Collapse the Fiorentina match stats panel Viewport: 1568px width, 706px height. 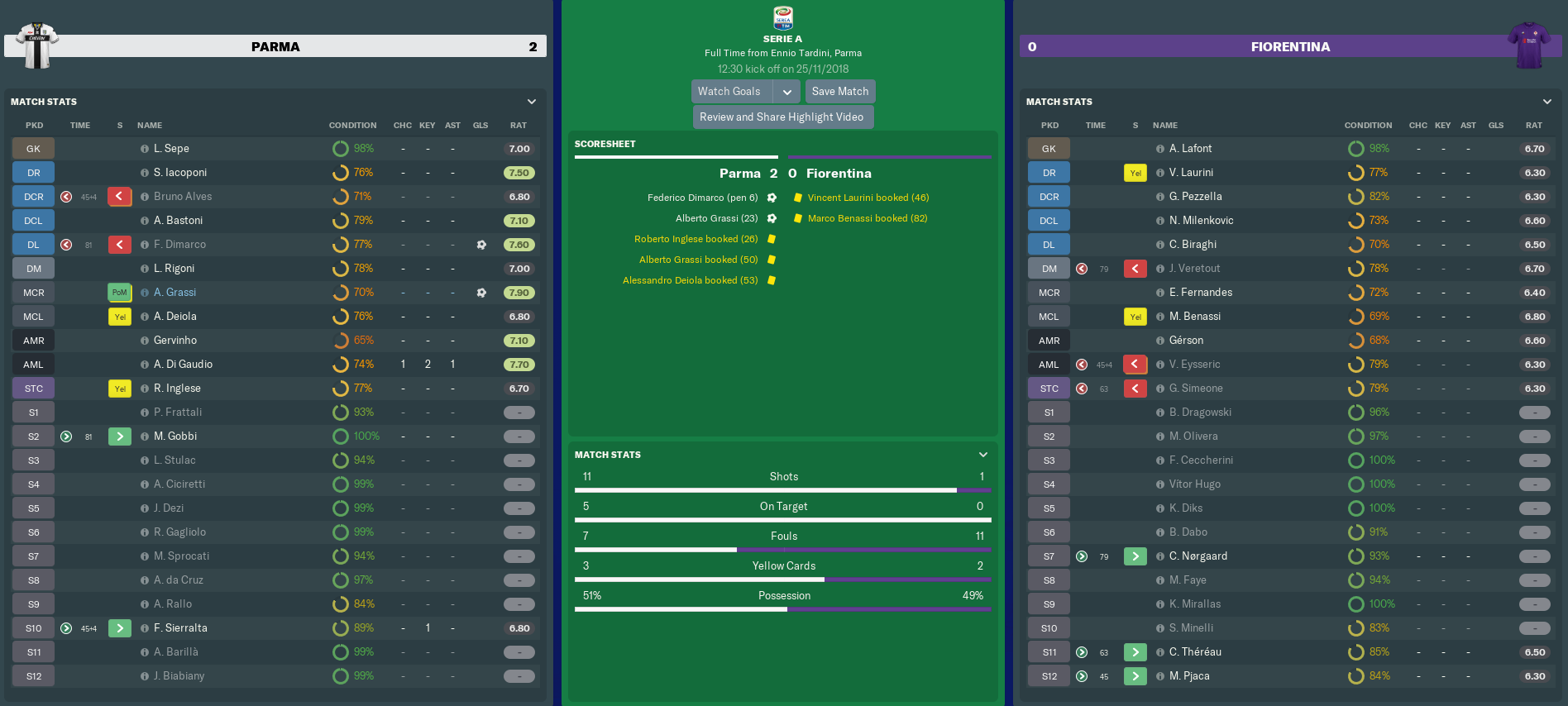(x=1547, y=102)
